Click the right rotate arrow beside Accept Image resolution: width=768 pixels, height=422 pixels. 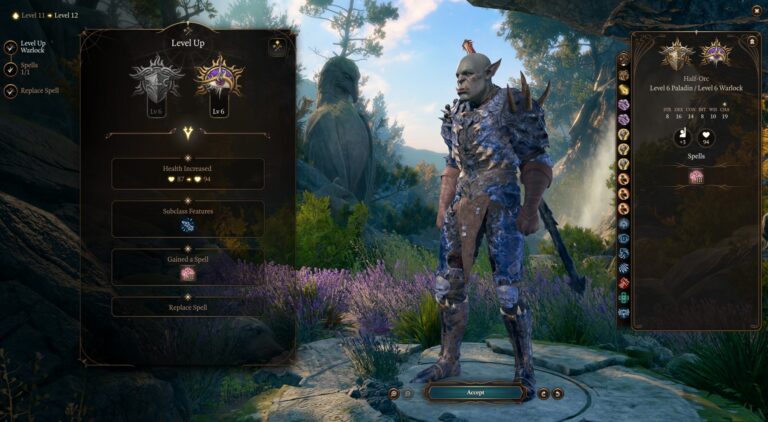pos(557,394)
